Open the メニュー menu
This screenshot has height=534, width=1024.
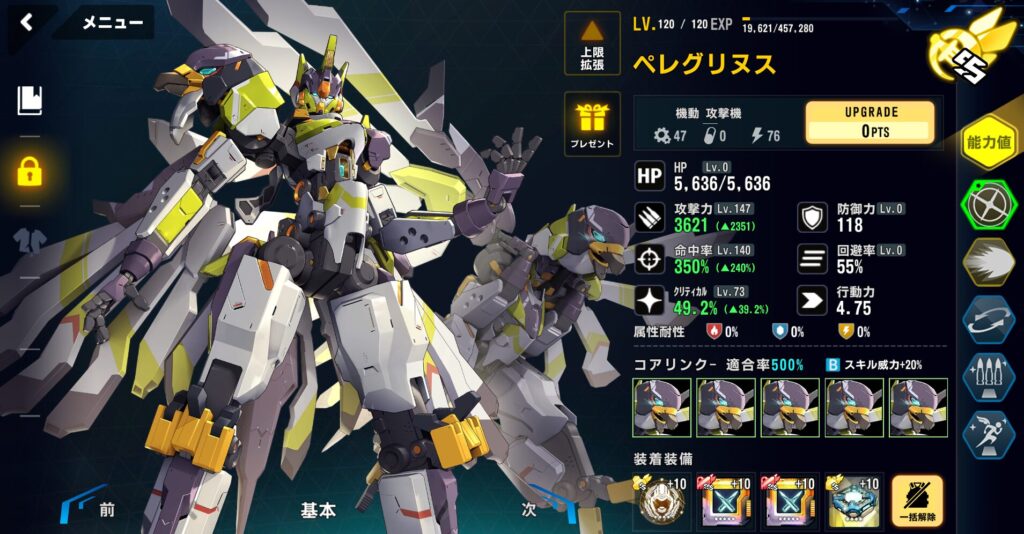[x=111, y=23]
